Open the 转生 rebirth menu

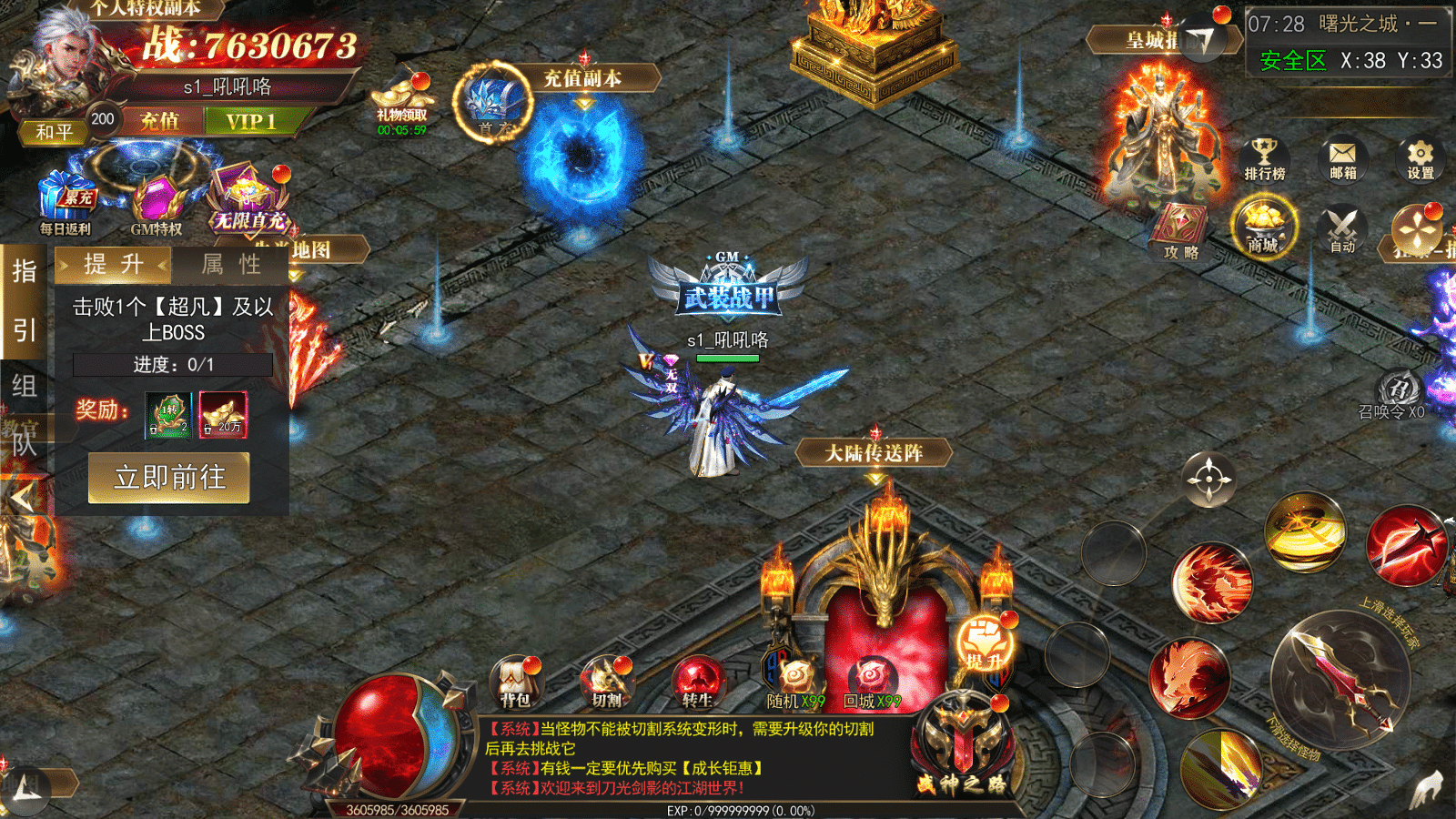697,682
